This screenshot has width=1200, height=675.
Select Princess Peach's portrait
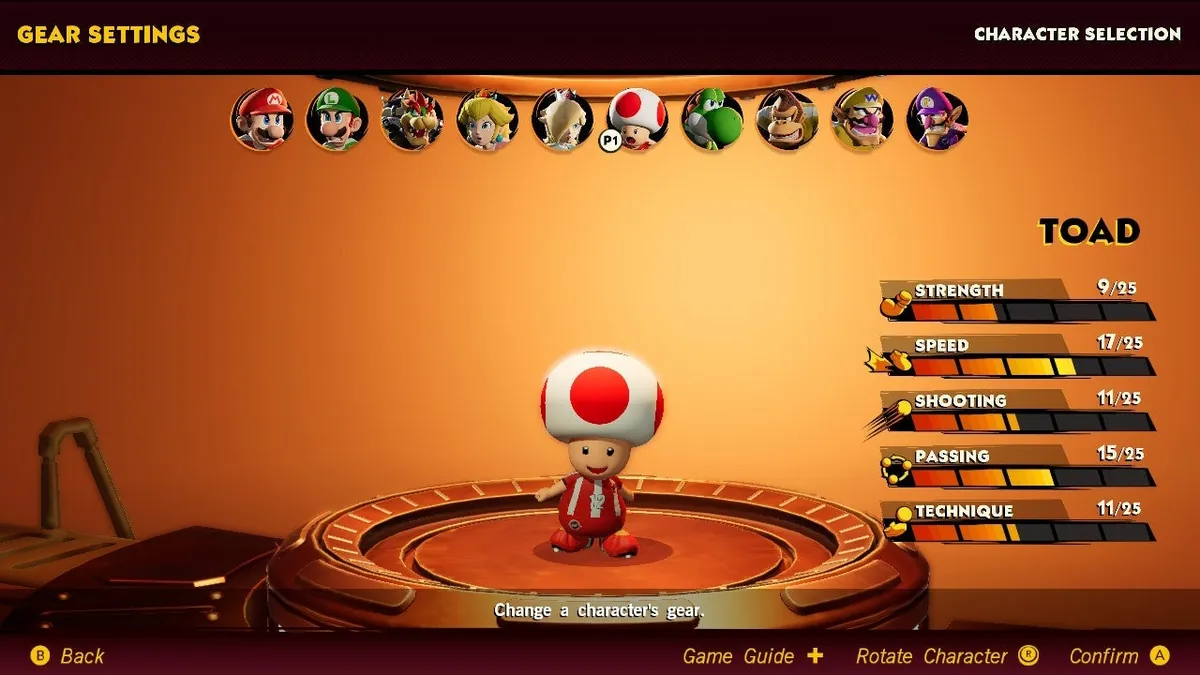point(487,119)
